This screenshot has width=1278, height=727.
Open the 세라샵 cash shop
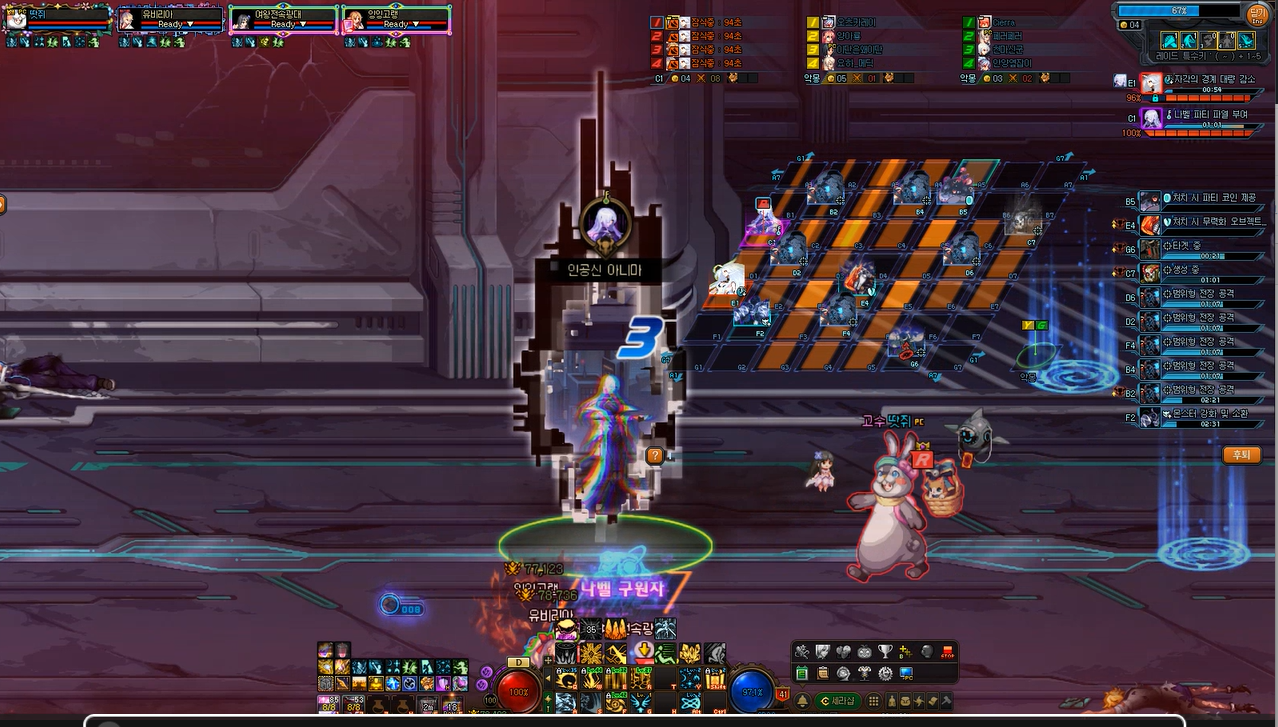click(837, 701)
